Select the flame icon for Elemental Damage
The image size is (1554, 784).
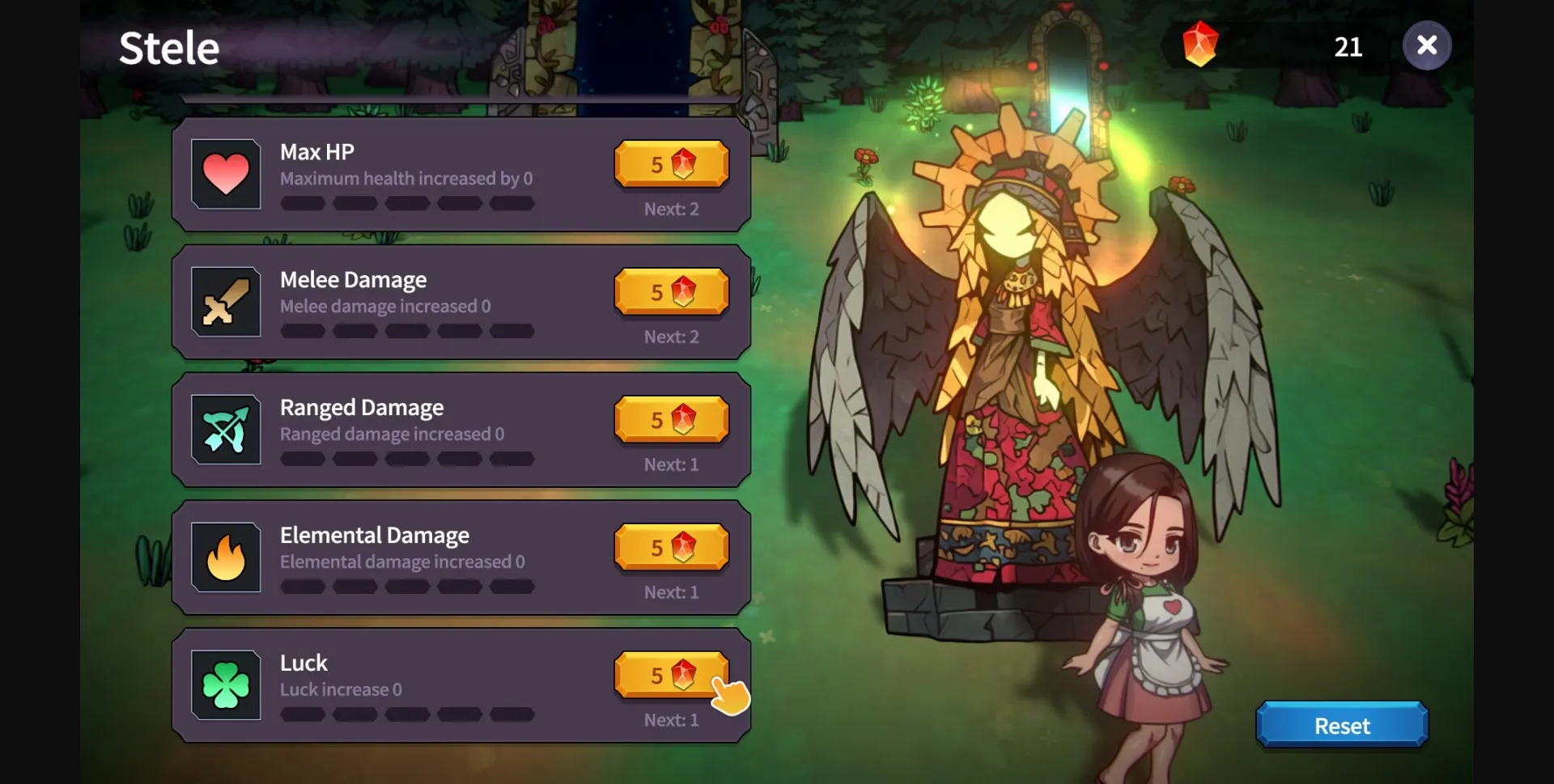coord(226,557)
